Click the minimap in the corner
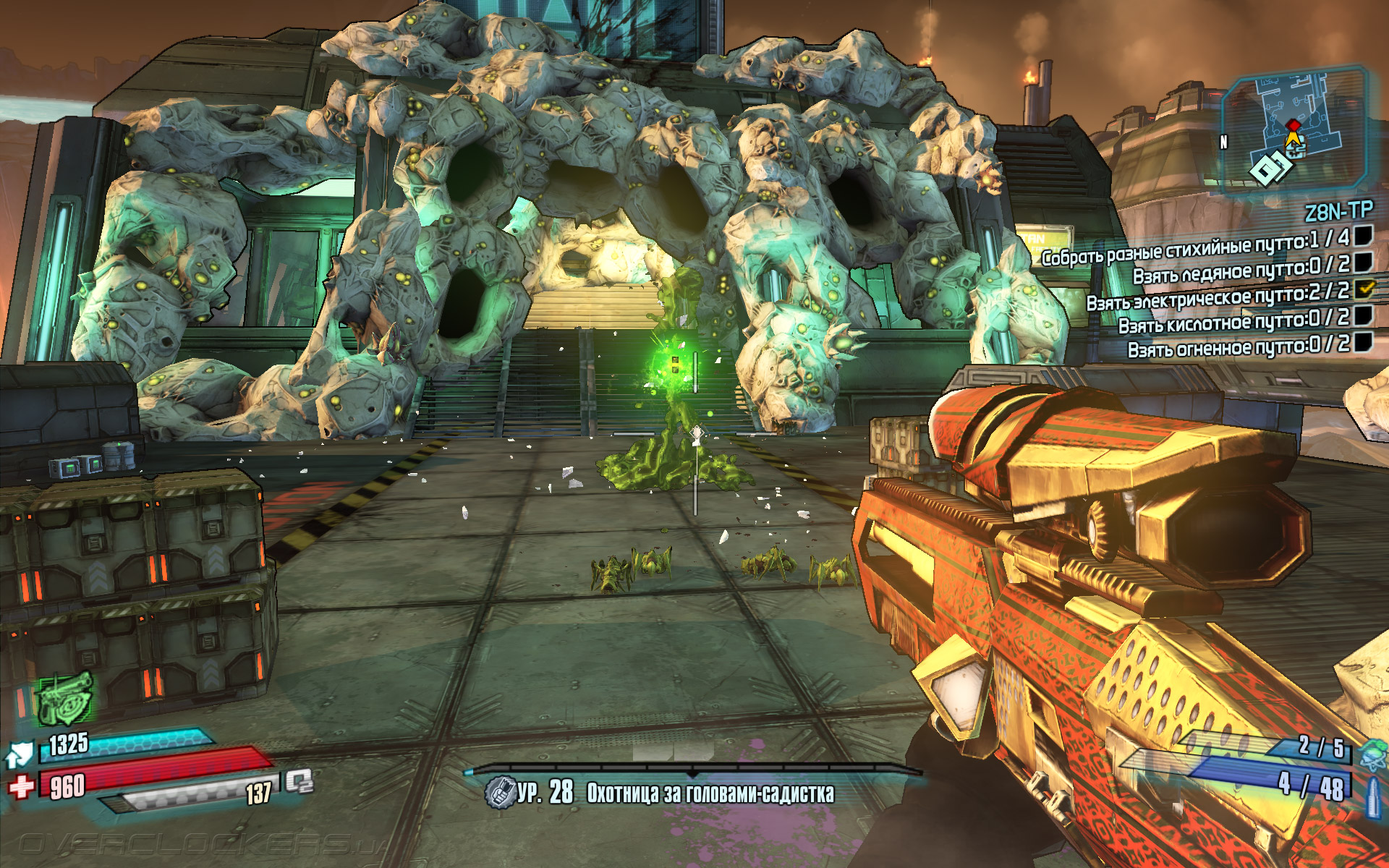This screenshot has height=868, width=1389. pyautogui.click(x=1294, y=130)
